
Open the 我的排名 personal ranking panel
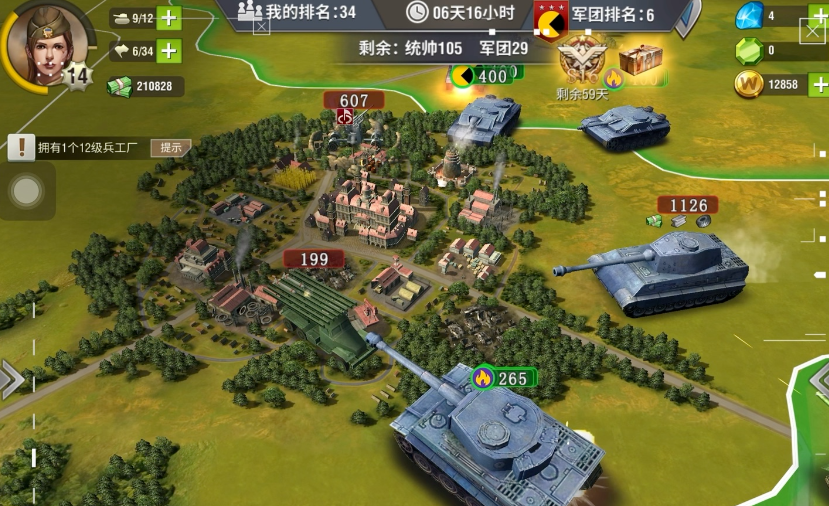click(296, 12)
